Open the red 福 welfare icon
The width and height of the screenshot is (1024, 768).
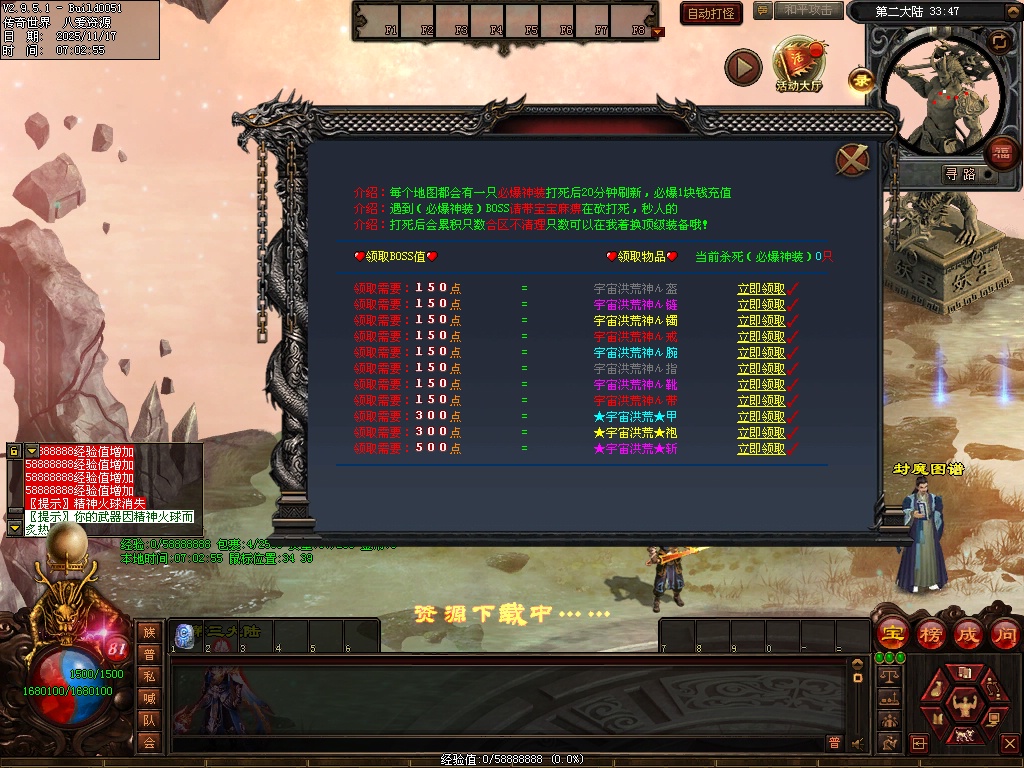point(1001,153)
